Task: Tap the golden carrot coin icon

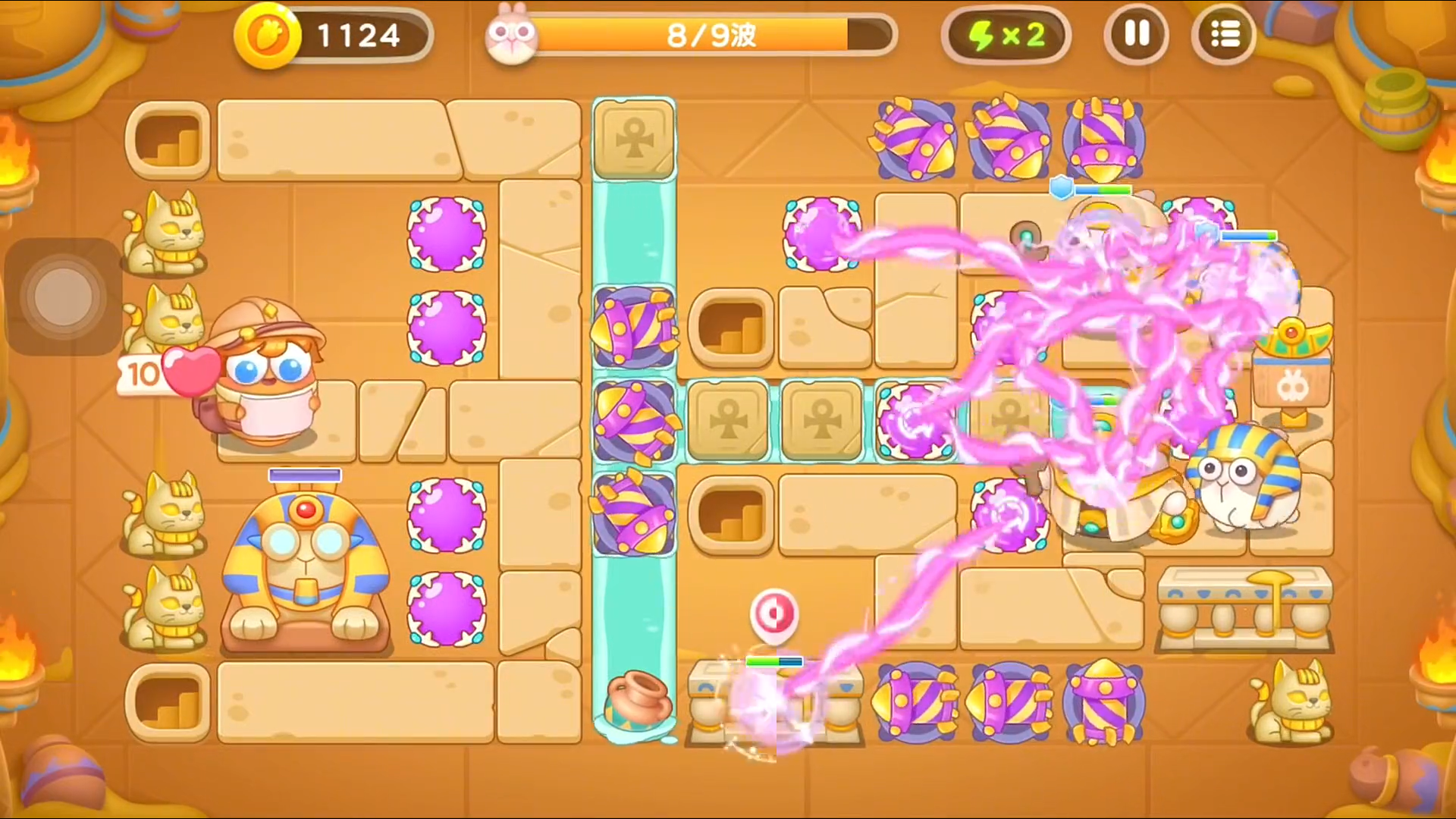Action: (x=271, y=34)
